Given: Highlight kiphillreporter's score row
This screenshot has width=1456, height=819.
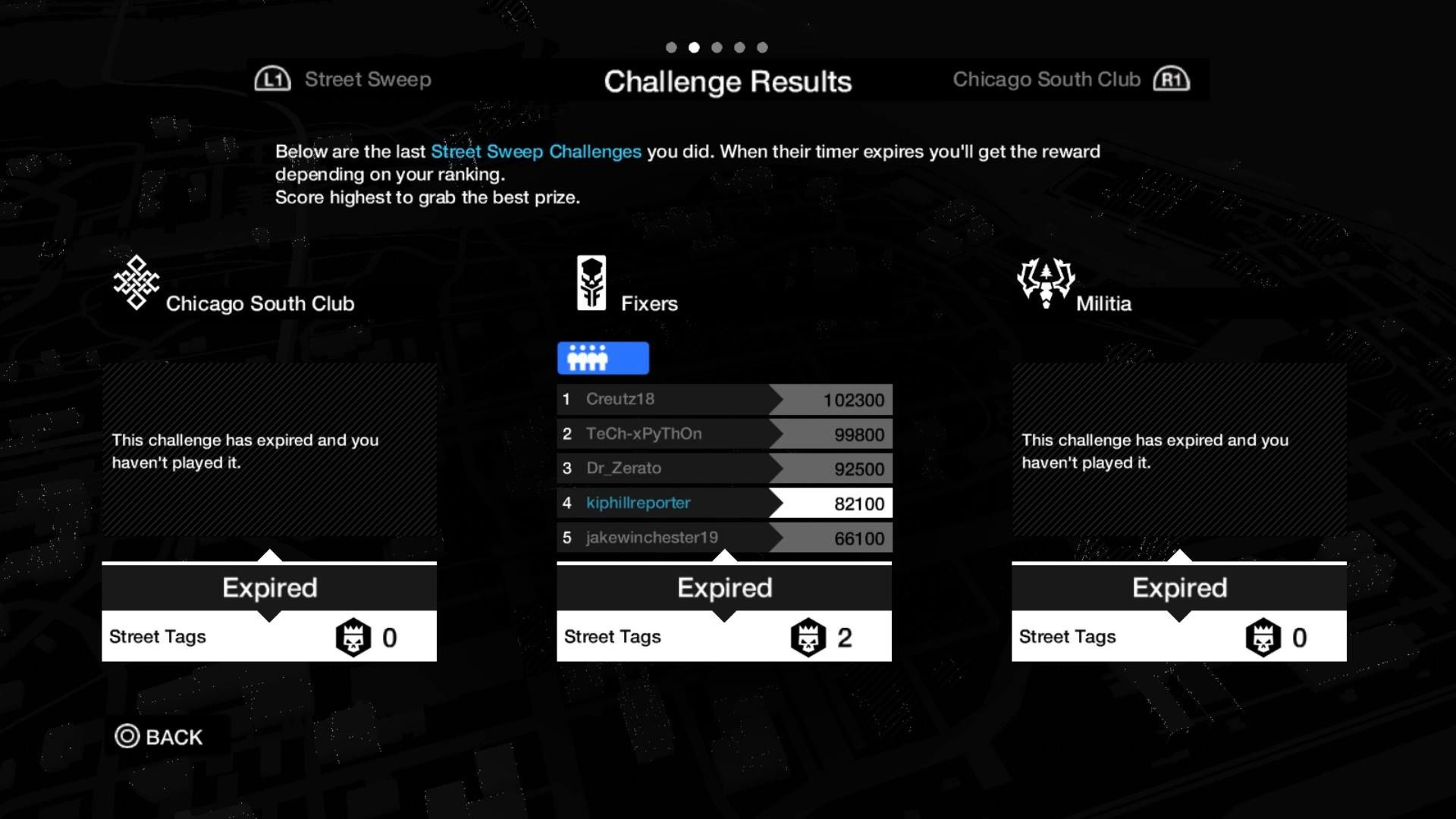Looking at the screenshot, I should [723, 504].
